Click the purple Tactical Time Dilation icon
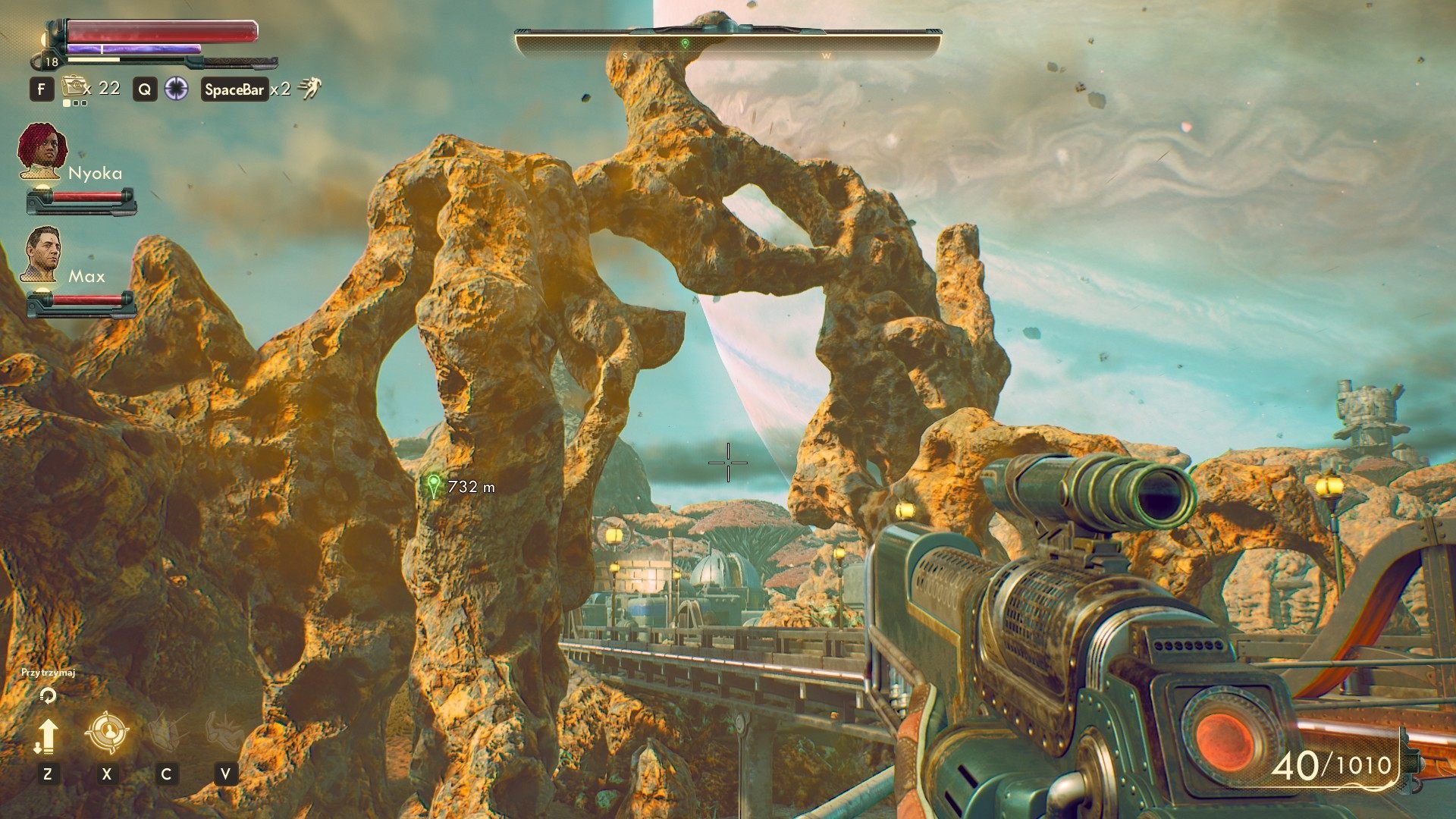Viewport: 1456px width, 819px height. pos(176,89)
